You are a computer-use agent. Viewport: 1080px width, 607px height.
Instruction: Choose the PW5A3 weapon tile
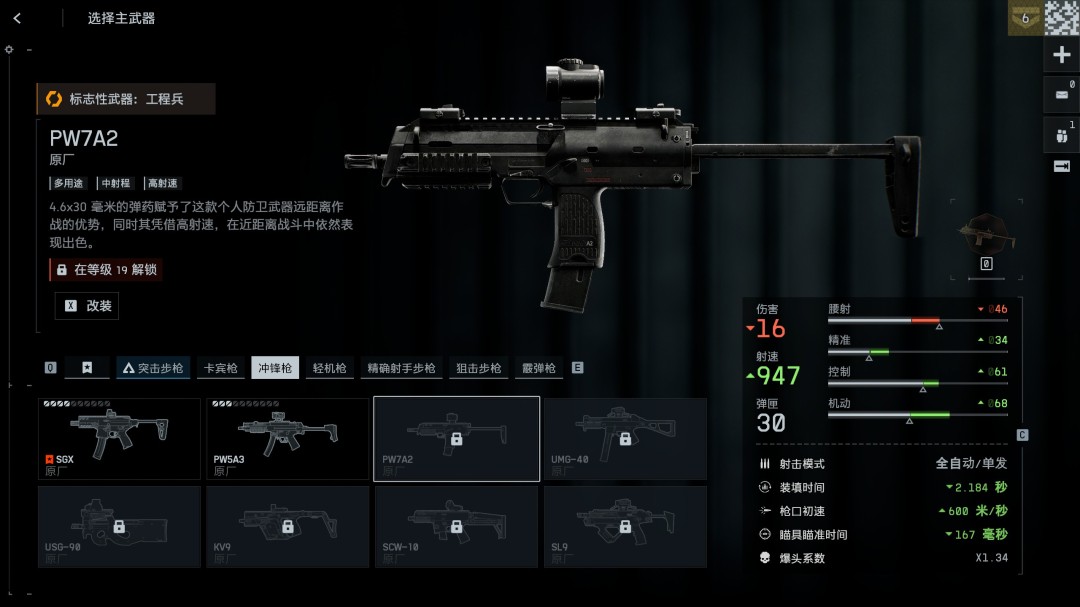coord(288,439)
